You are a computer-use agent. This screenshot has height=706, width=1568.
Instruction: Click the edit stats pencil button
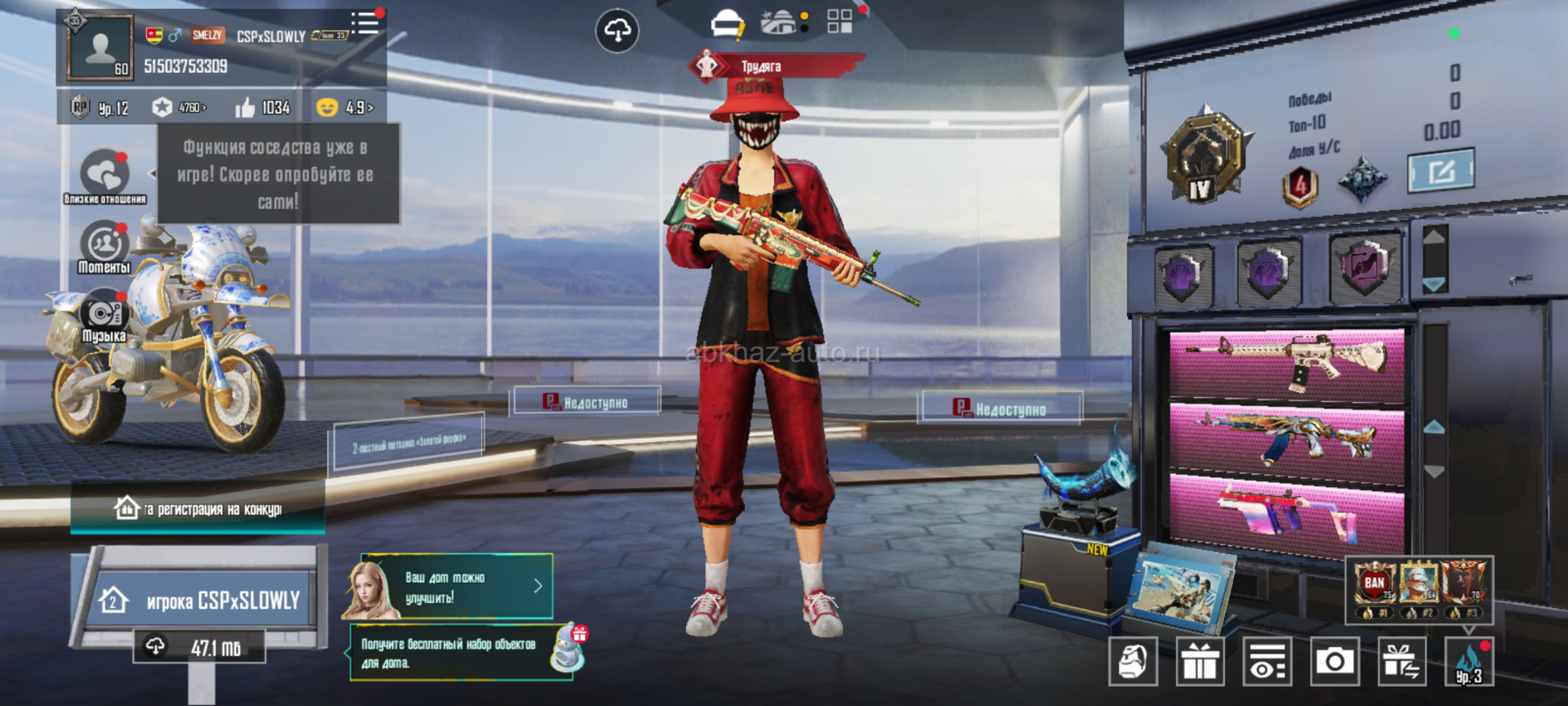[1441, 172]
